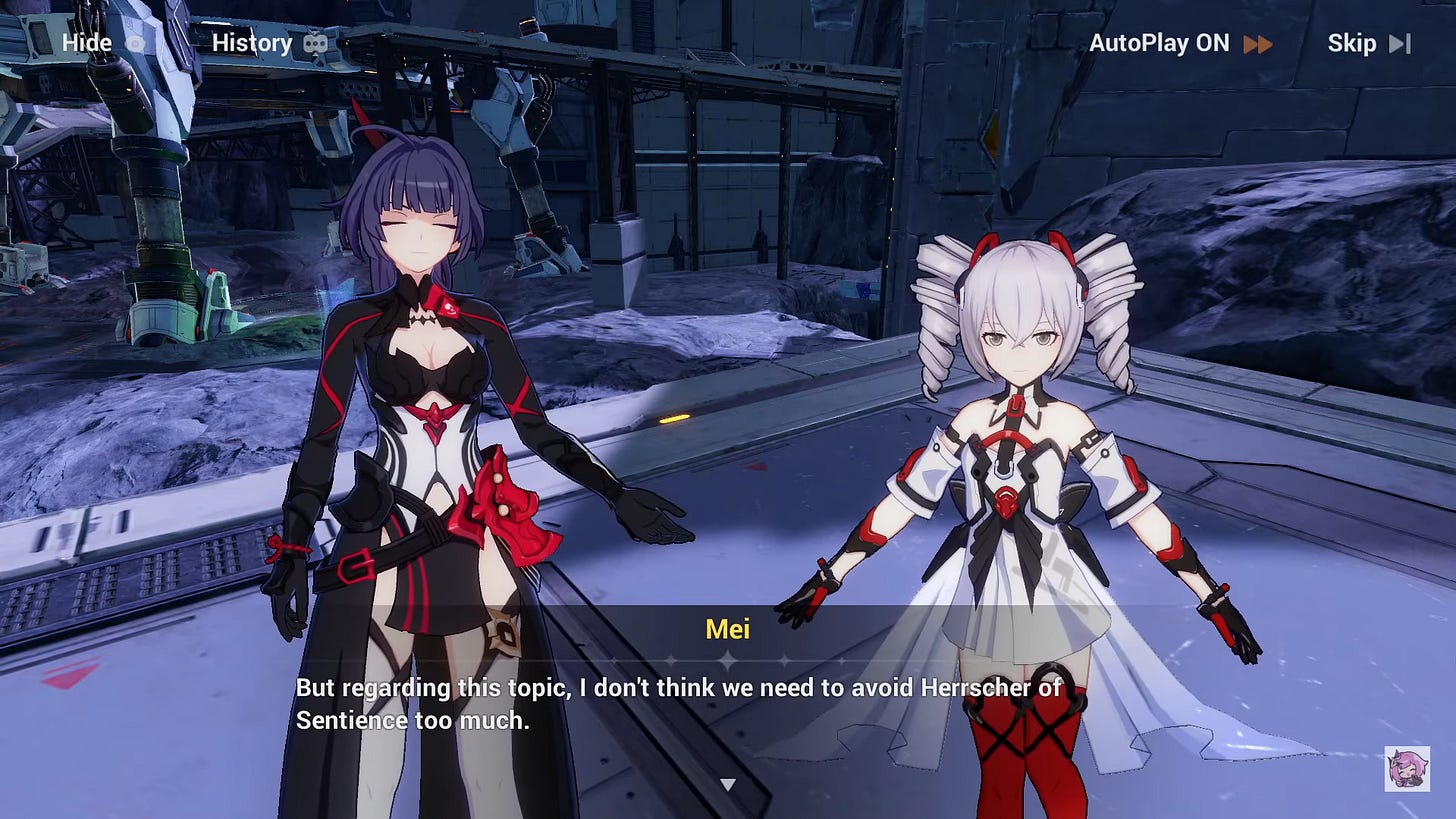This screenshot has width=1456, height=819.
Task: Open the dialogue History log
Action: [x=269, y=43]
